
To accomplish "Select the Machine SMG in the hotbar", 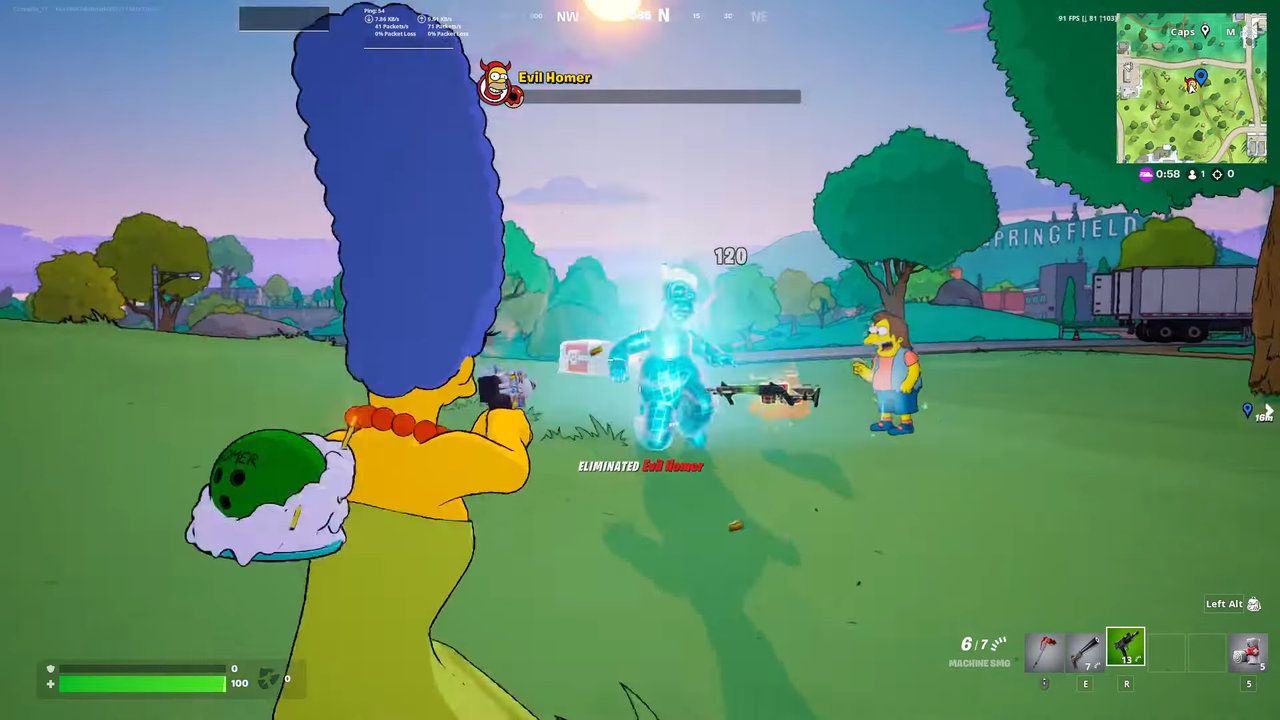I will 1126,645.
